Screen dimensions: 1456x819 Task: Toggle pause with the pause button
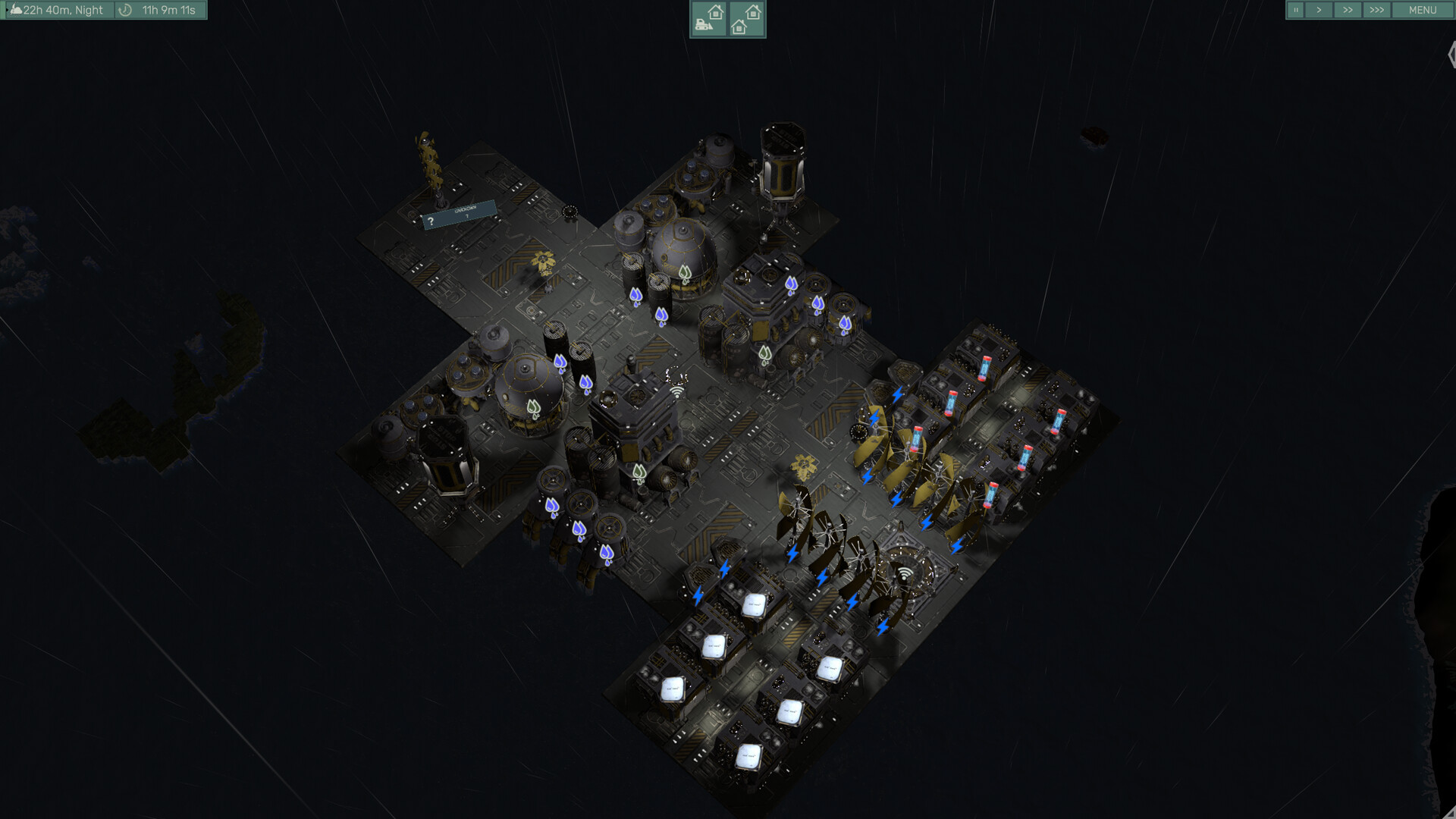(1298, 10)
